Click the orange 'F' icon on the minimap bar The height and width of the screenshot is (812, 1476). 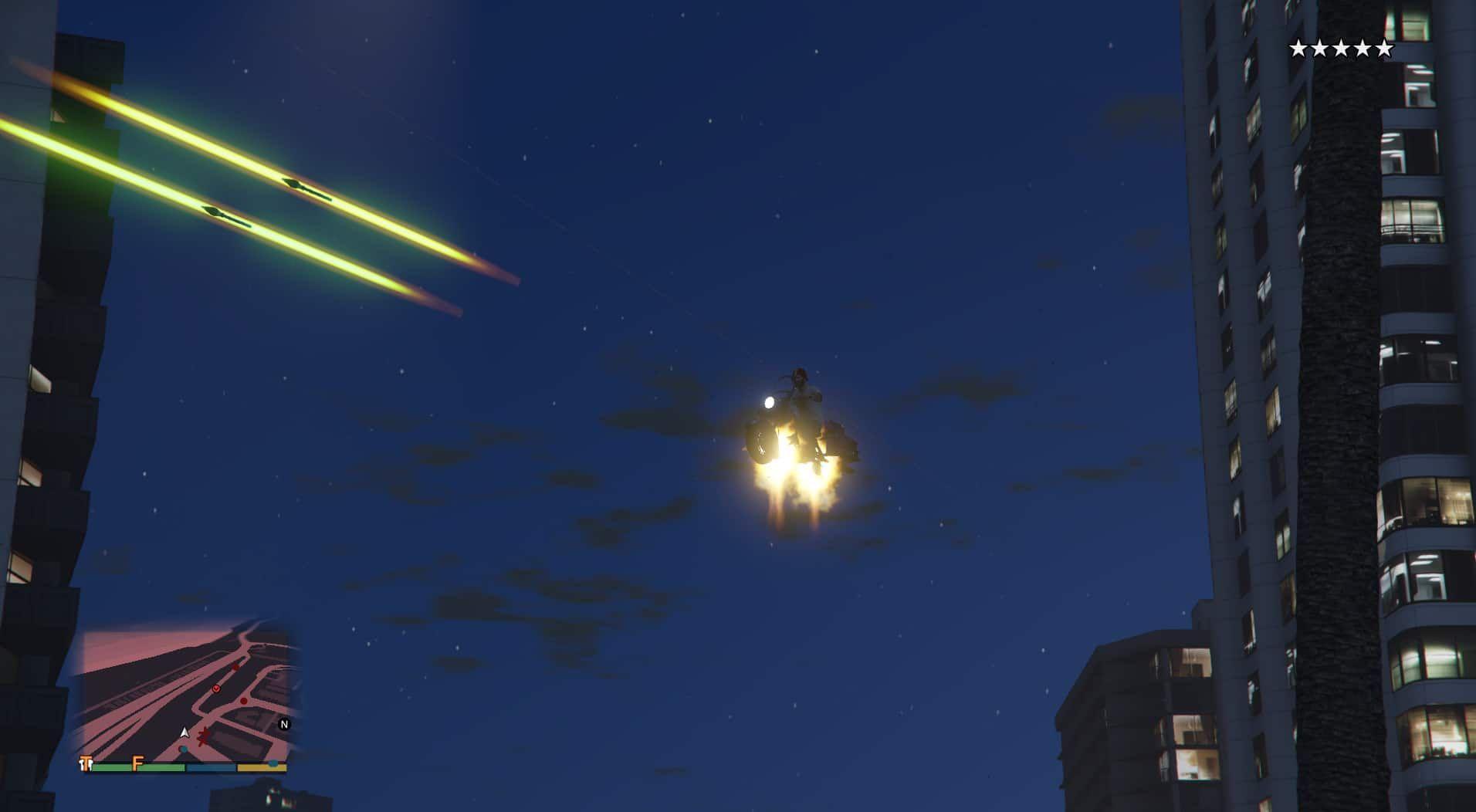pyautogui.click(x=137, y=763)
